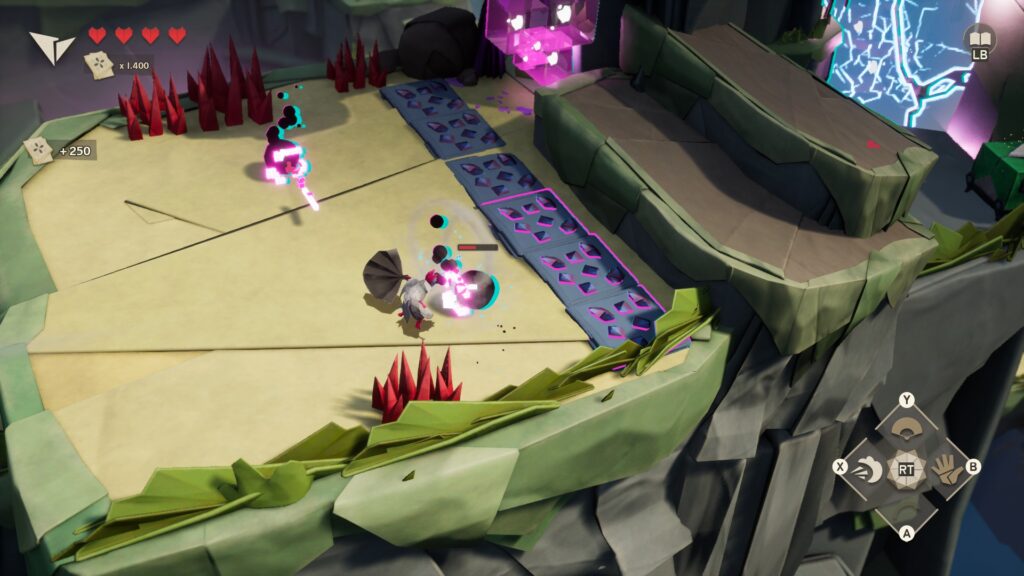Select the paper scrap currency icon
The width and height of the screenshot is (1024, 576).
tap(98, 65)
